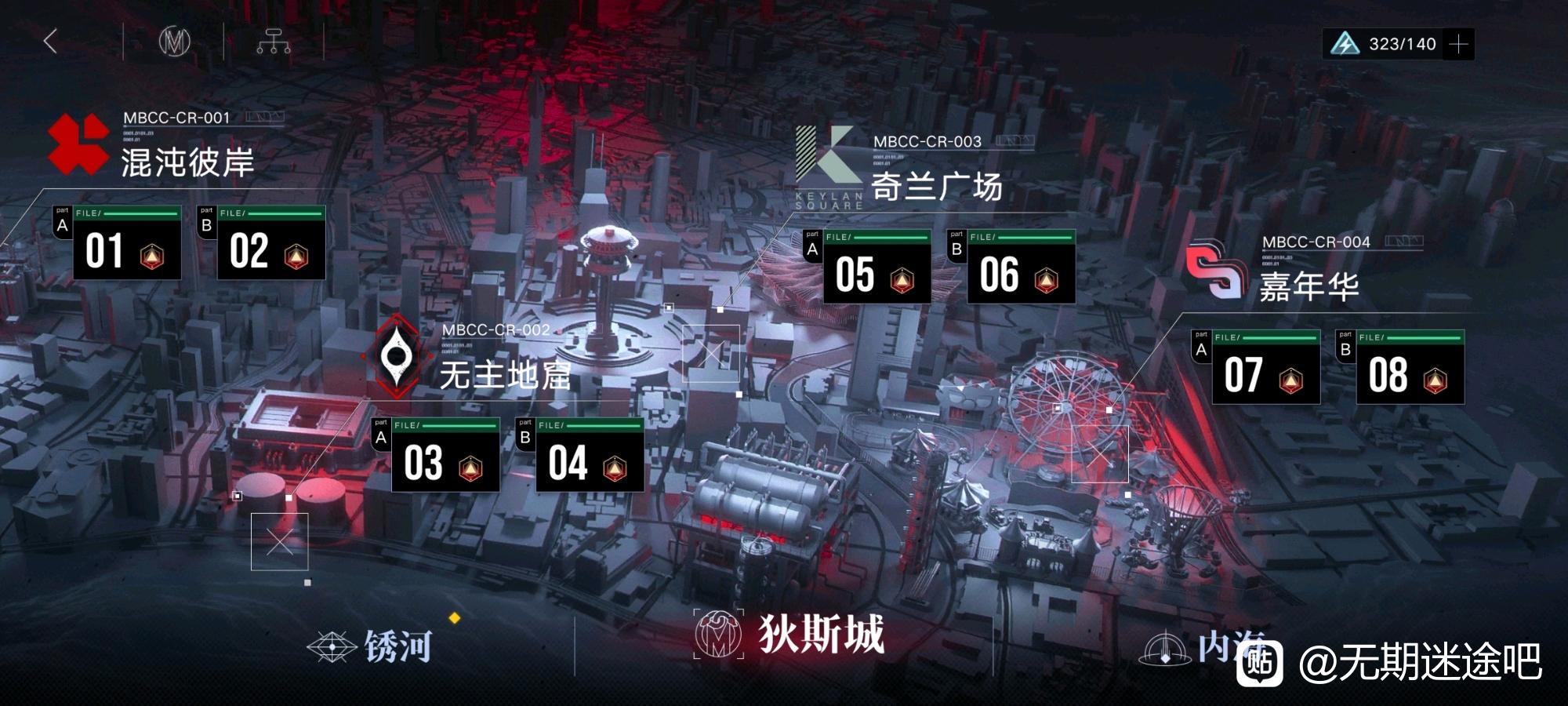
Task: Click the medal badge on stage 01
Action: pyautogui.click(x=152, y=256)
